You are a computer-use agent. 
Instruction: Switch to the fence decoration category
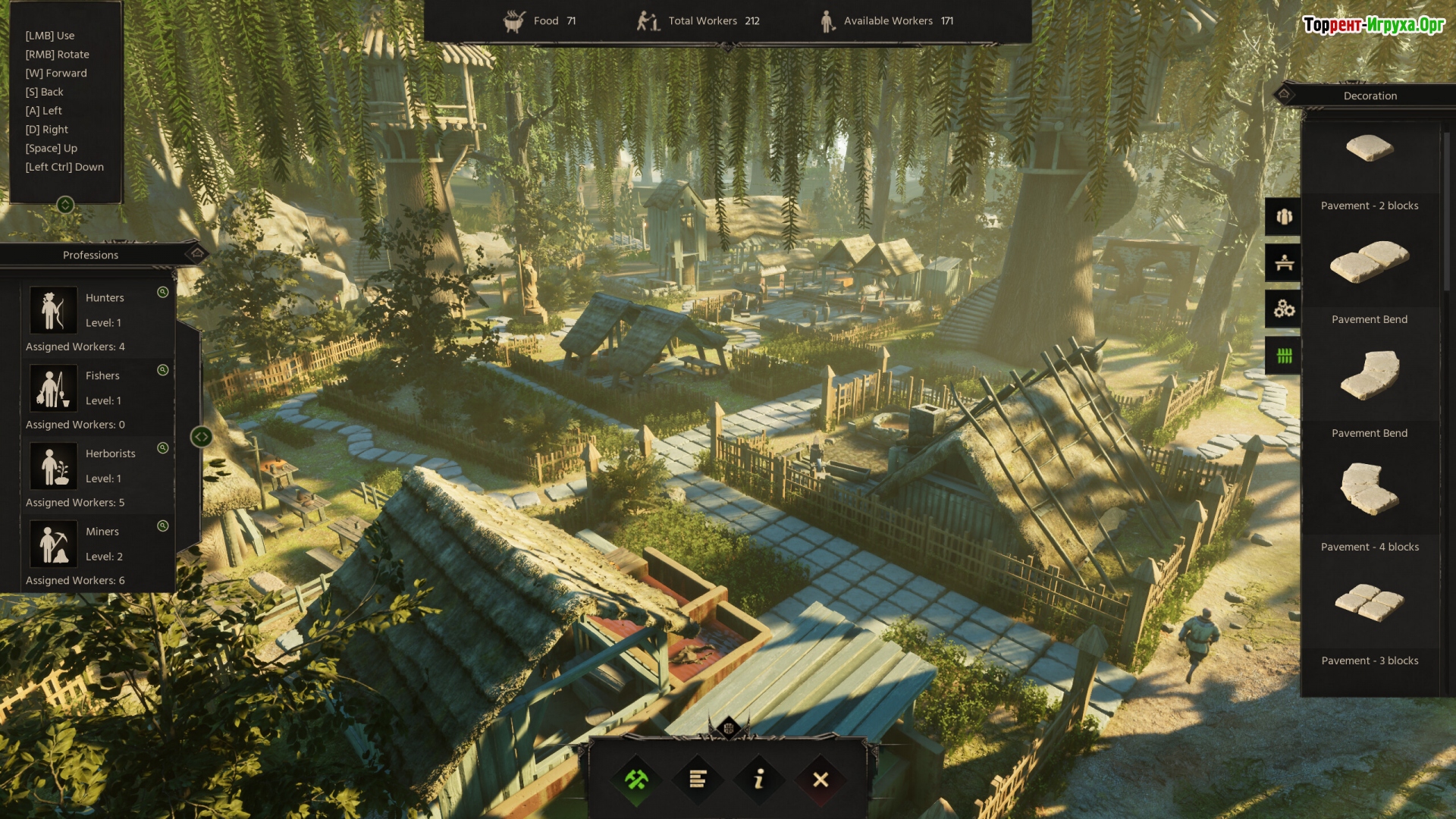click(1284, 356)
